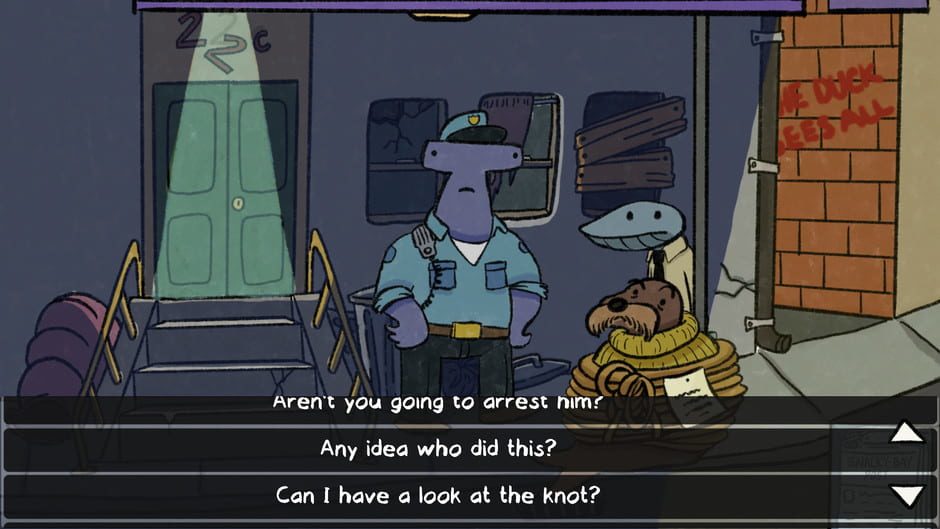The width and height of the screenshot is (940, 529).
Task: Click the up arrow to show earlier replies
Action: (906, 432)
